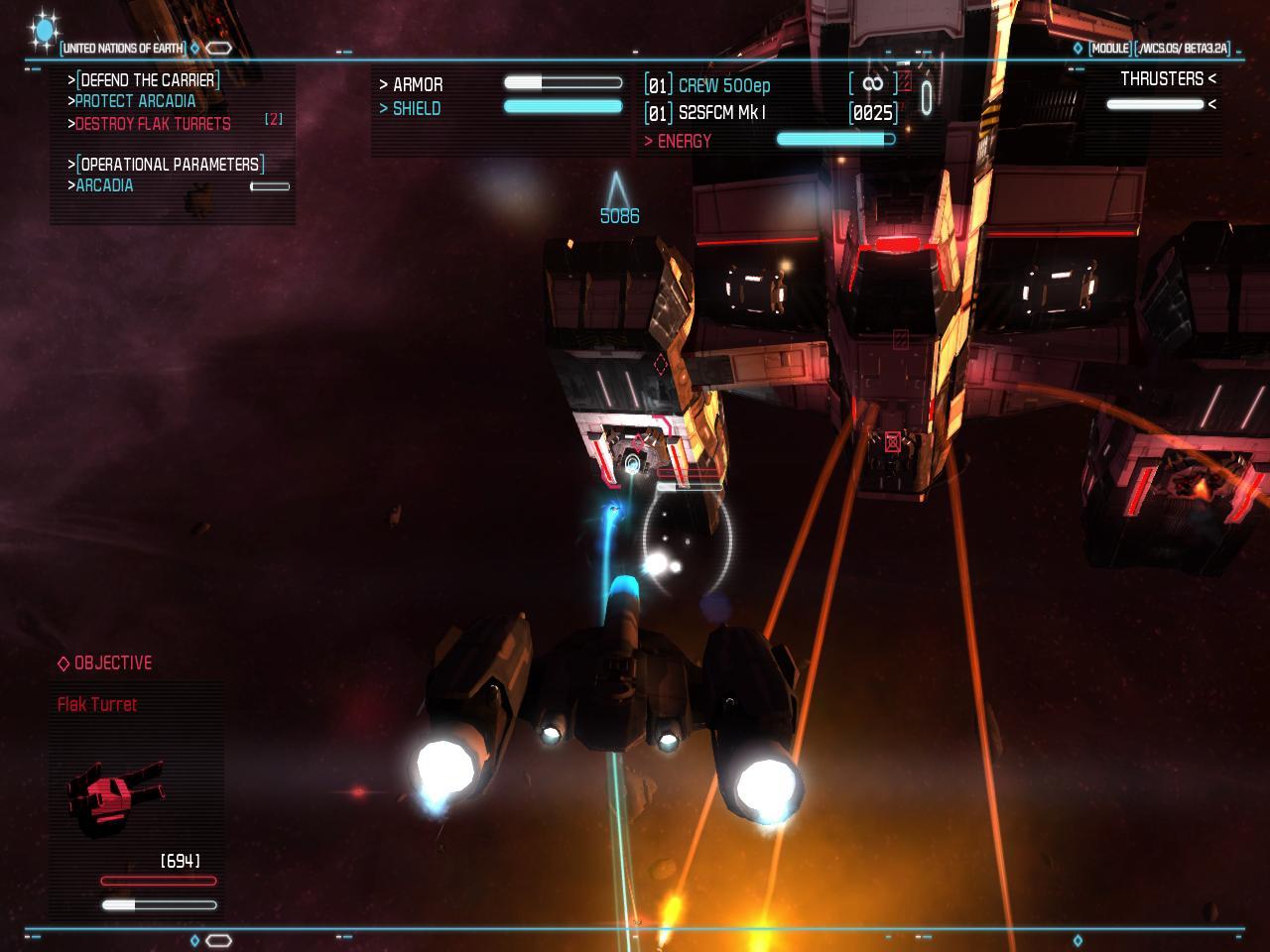This screenshot has height=952, width=1270.
Task: Click the United Nations of Earth star emblem
Action: [x=44, y=31]
